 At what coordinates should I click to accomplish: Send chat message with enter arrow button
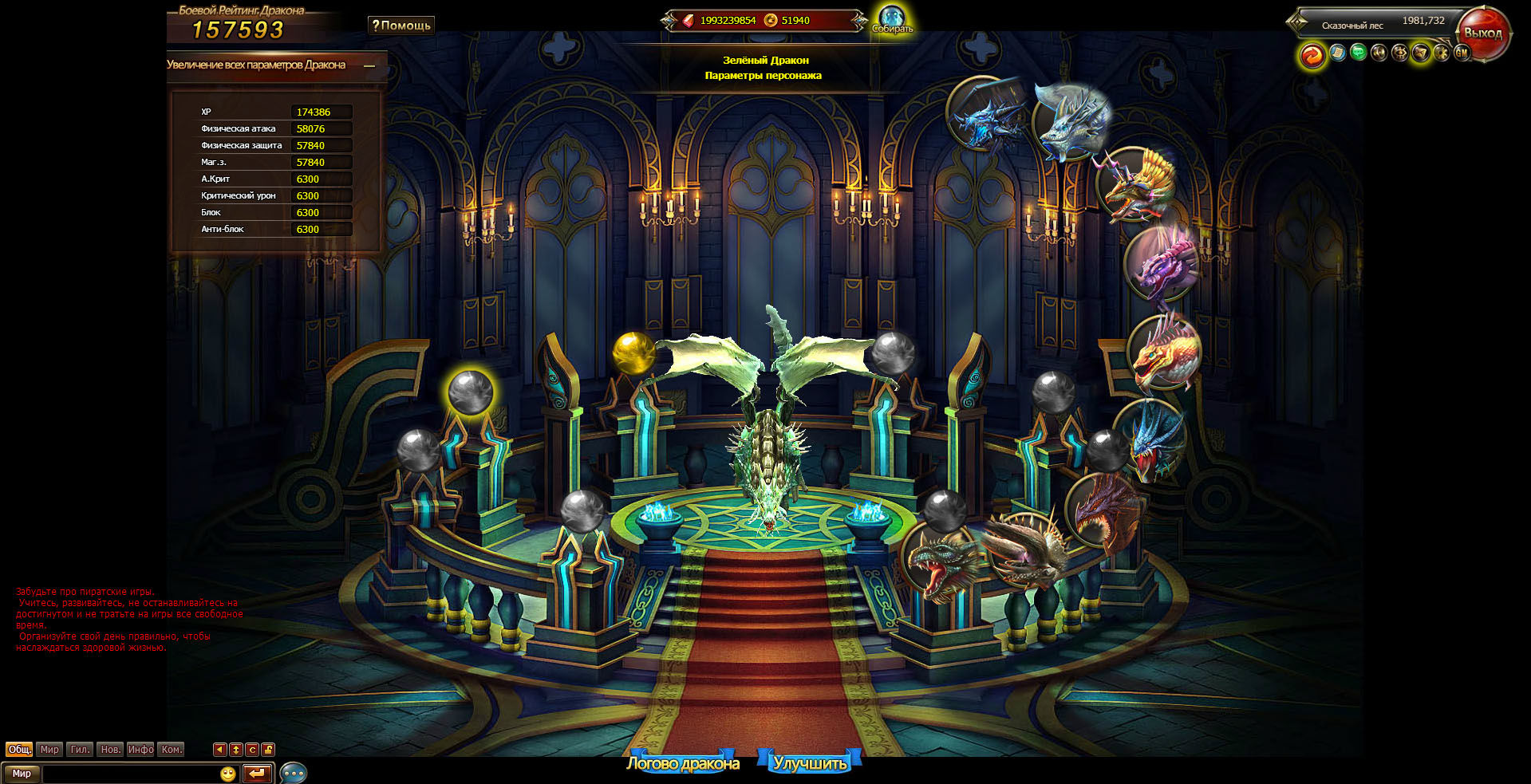257,774
